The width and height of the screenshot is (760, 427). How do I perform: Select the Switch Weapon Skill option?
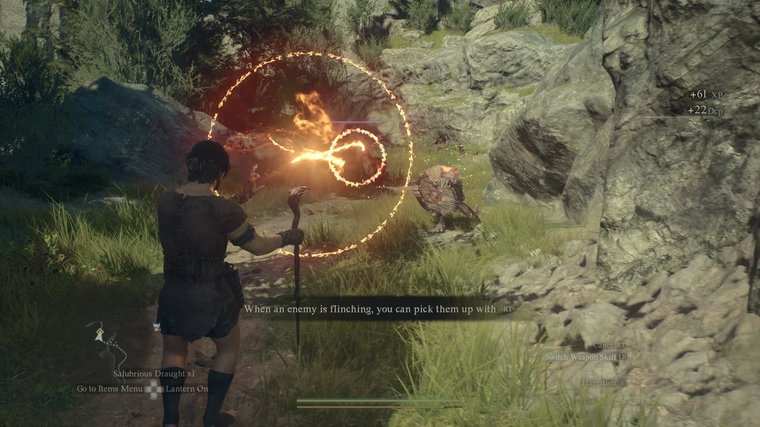pos(584,357)
